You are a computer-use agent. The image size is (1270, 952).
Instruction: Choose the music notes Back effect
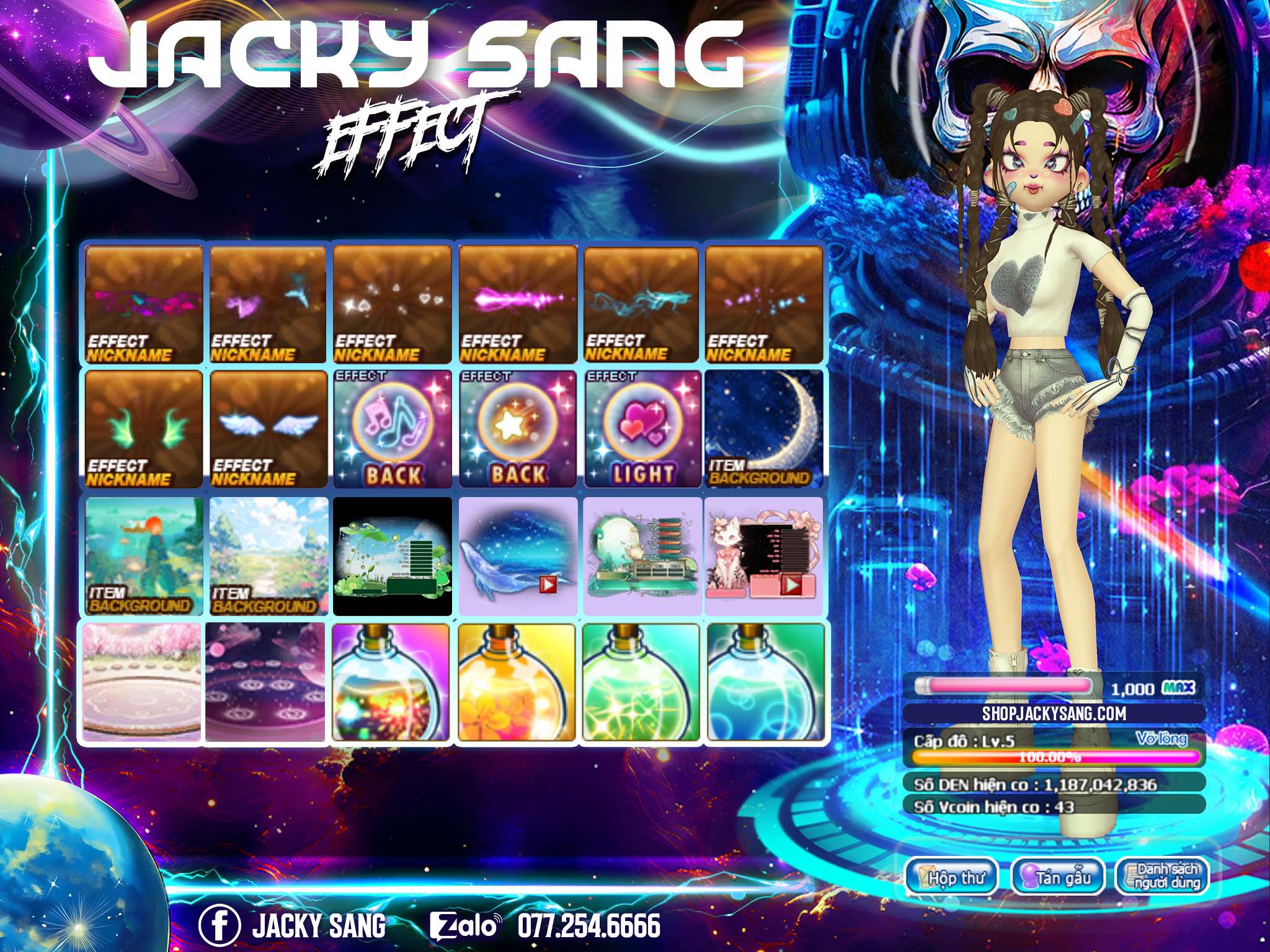click(x=393, y=430)
